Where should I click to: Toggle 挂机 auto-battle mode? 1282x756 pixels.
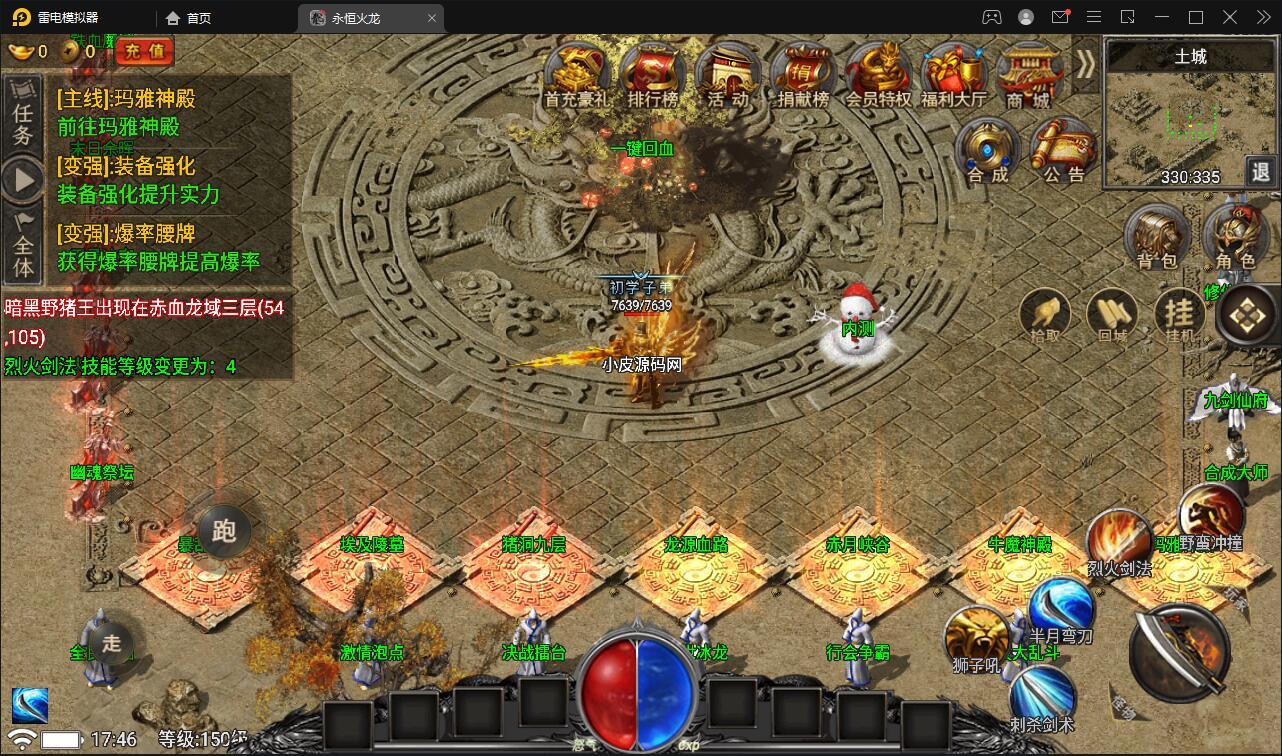pos(1180,314)
